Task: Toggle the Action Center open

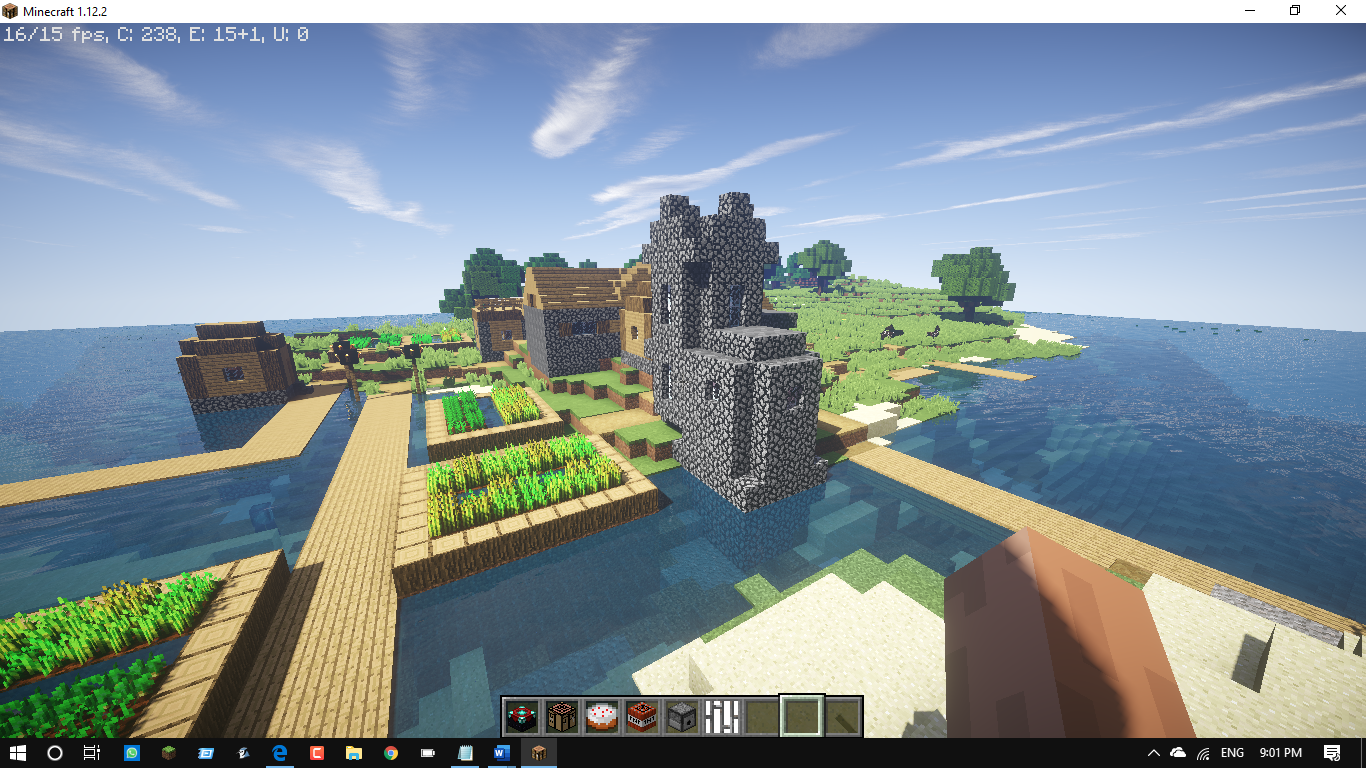Action: 1334,753
